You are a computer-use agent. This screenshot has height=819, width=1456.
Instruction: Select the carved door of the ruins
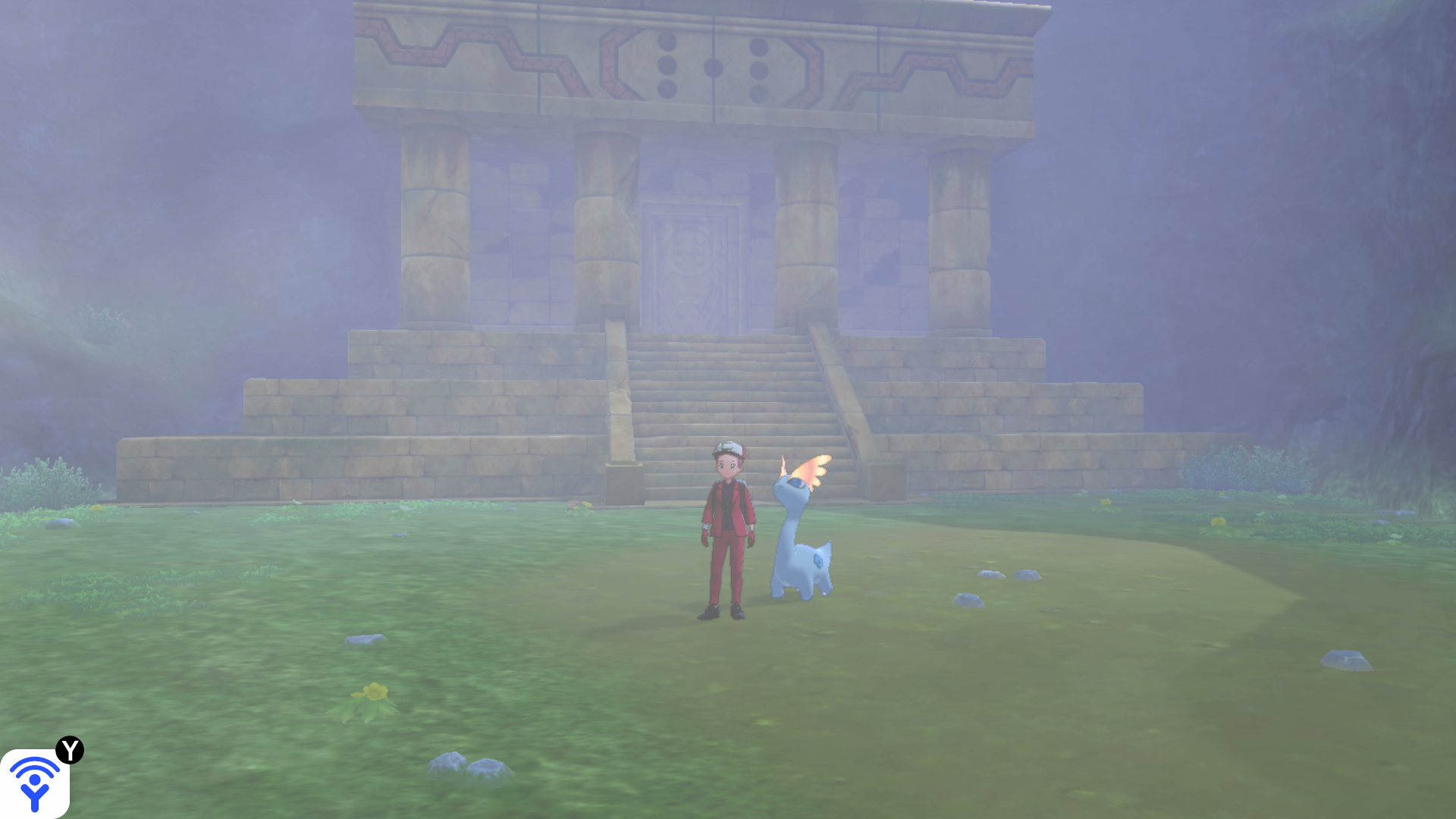[689, 265]
